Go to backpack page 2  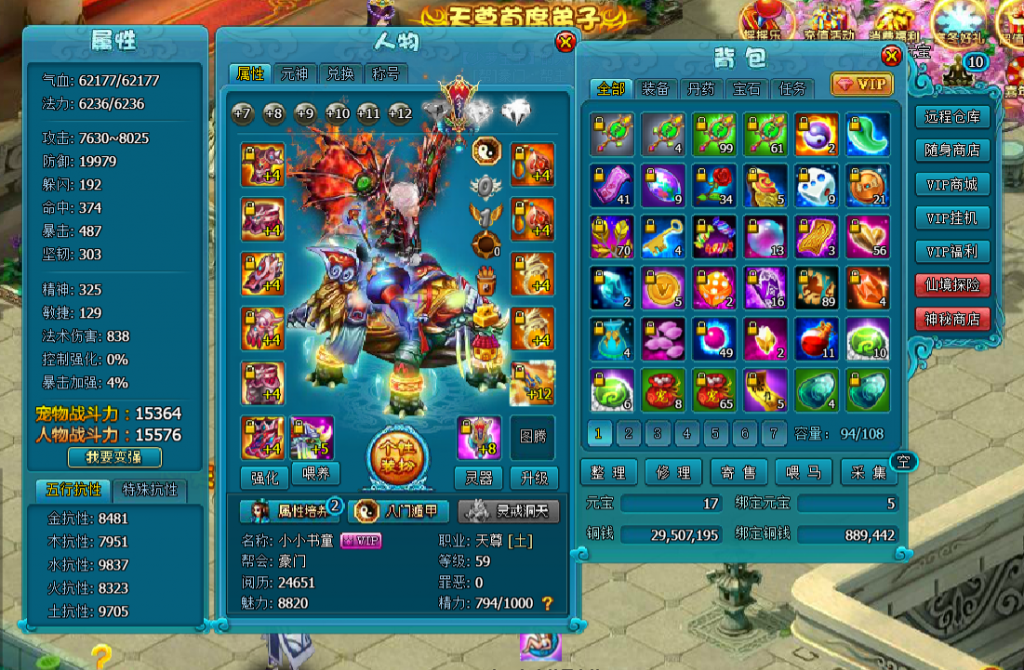click(x=628, y=434)
